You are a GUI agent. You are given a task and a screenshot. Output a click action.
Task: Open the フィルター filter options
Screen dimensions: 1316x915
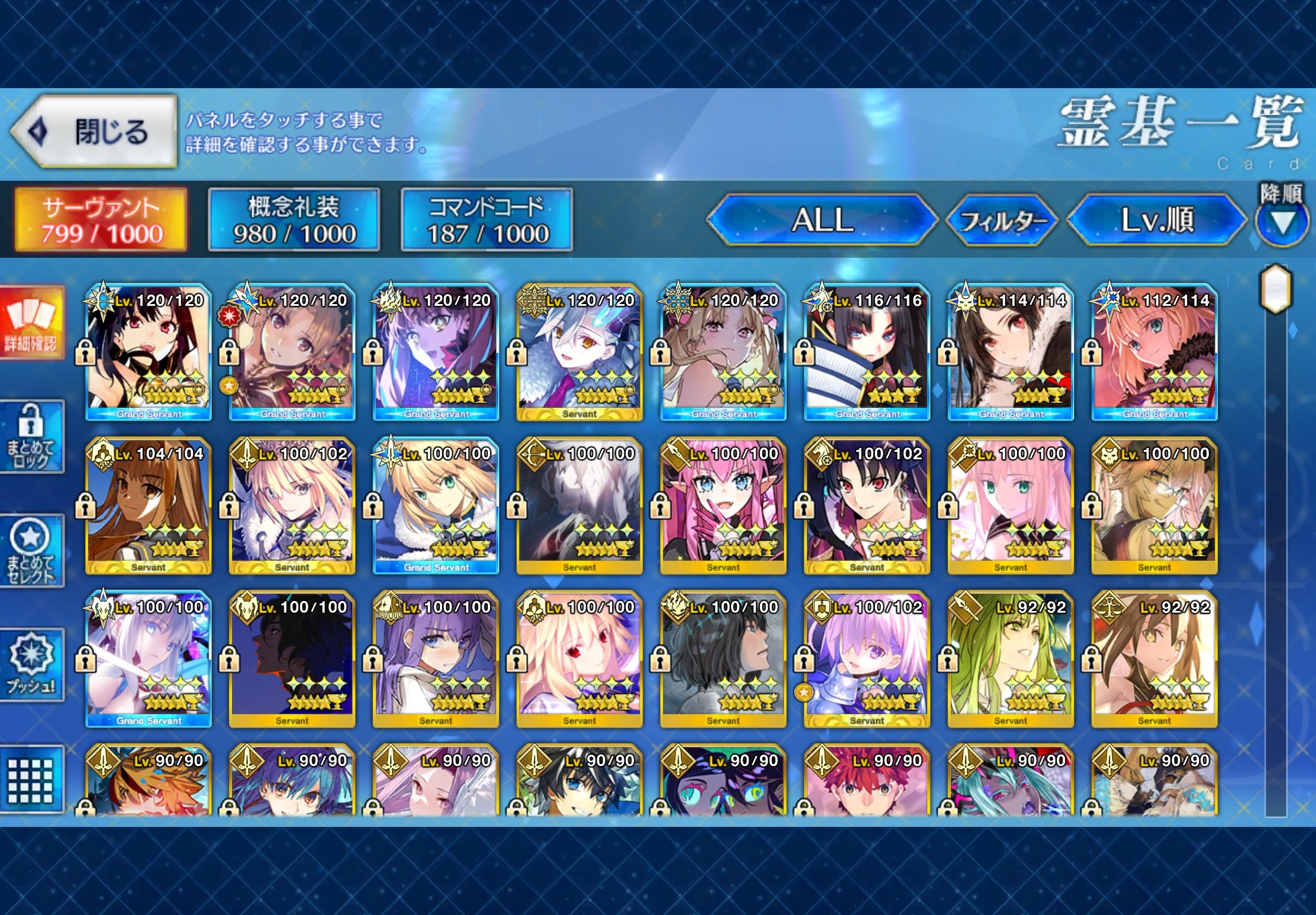[1002, 221]
